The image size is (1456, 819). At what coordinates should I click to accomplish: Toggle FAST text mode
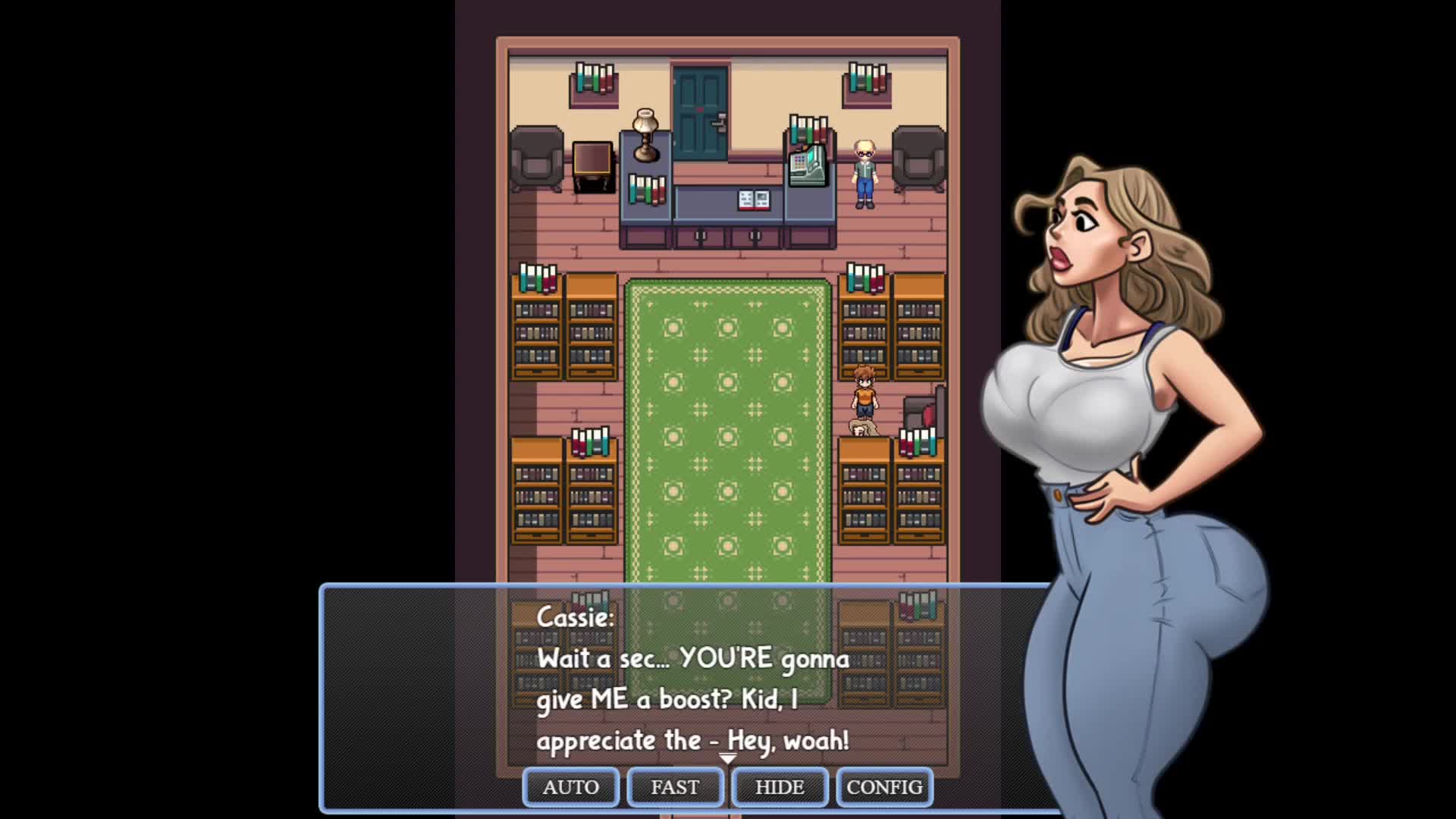point(675,787)
